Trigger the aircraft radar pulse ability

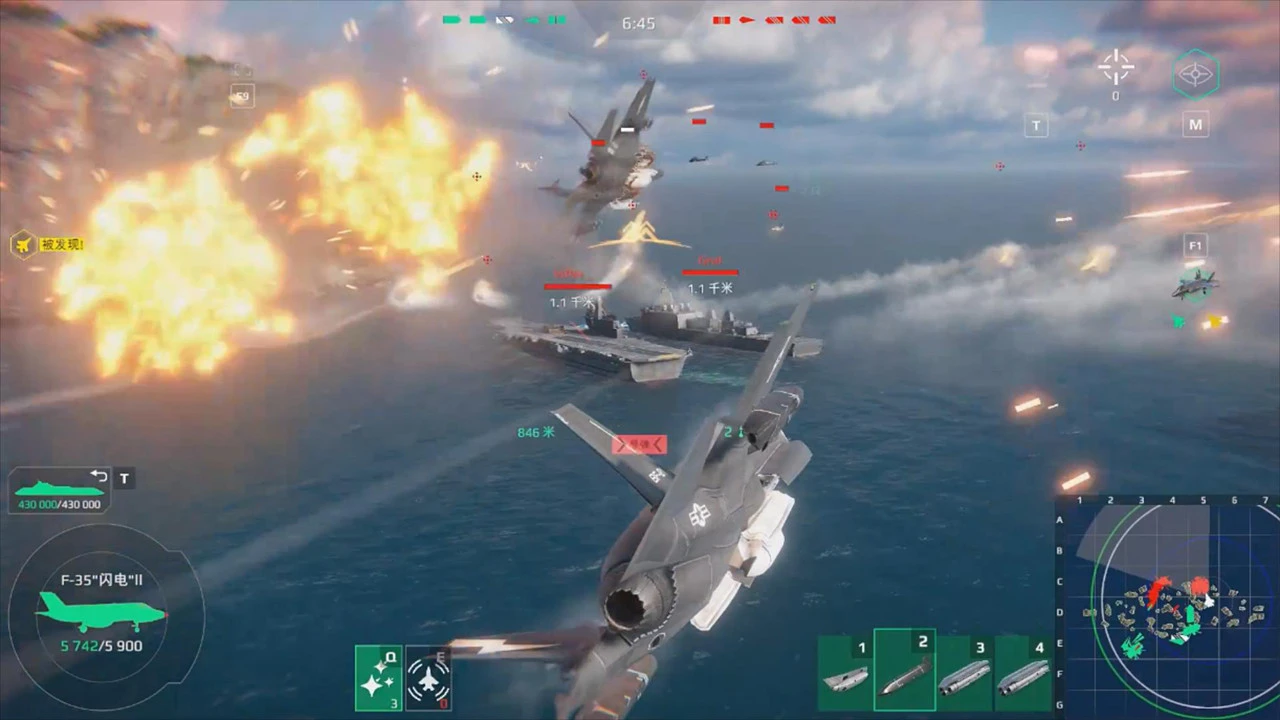[428, 677]
